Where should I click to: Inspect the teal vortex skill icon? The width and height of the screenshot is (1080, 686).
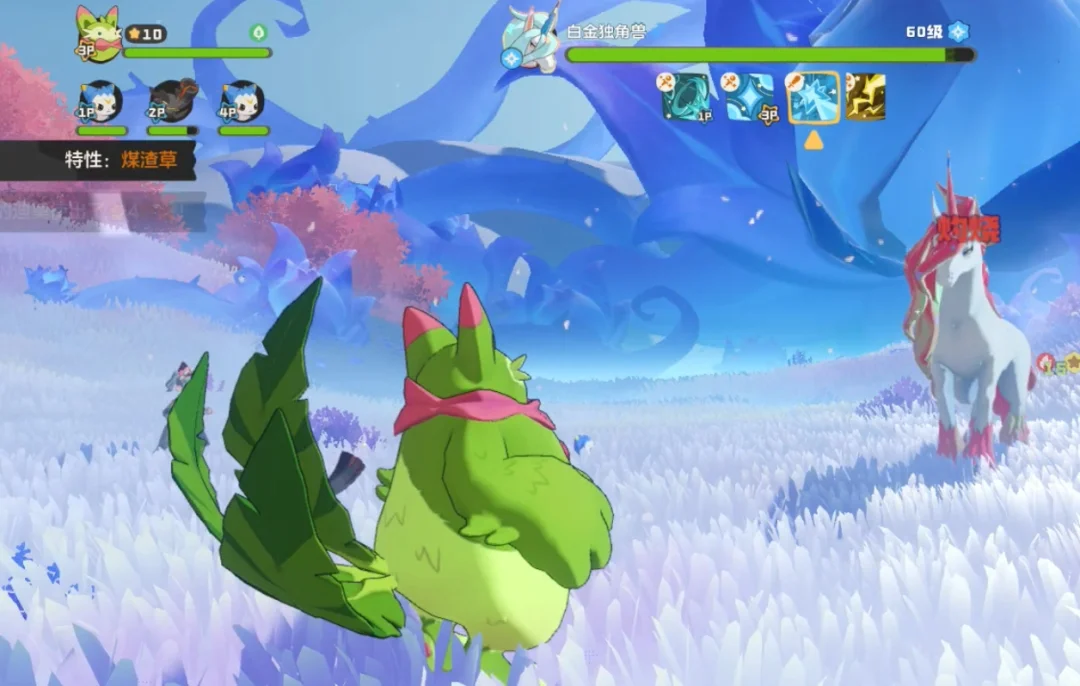(x=688, y=97)
